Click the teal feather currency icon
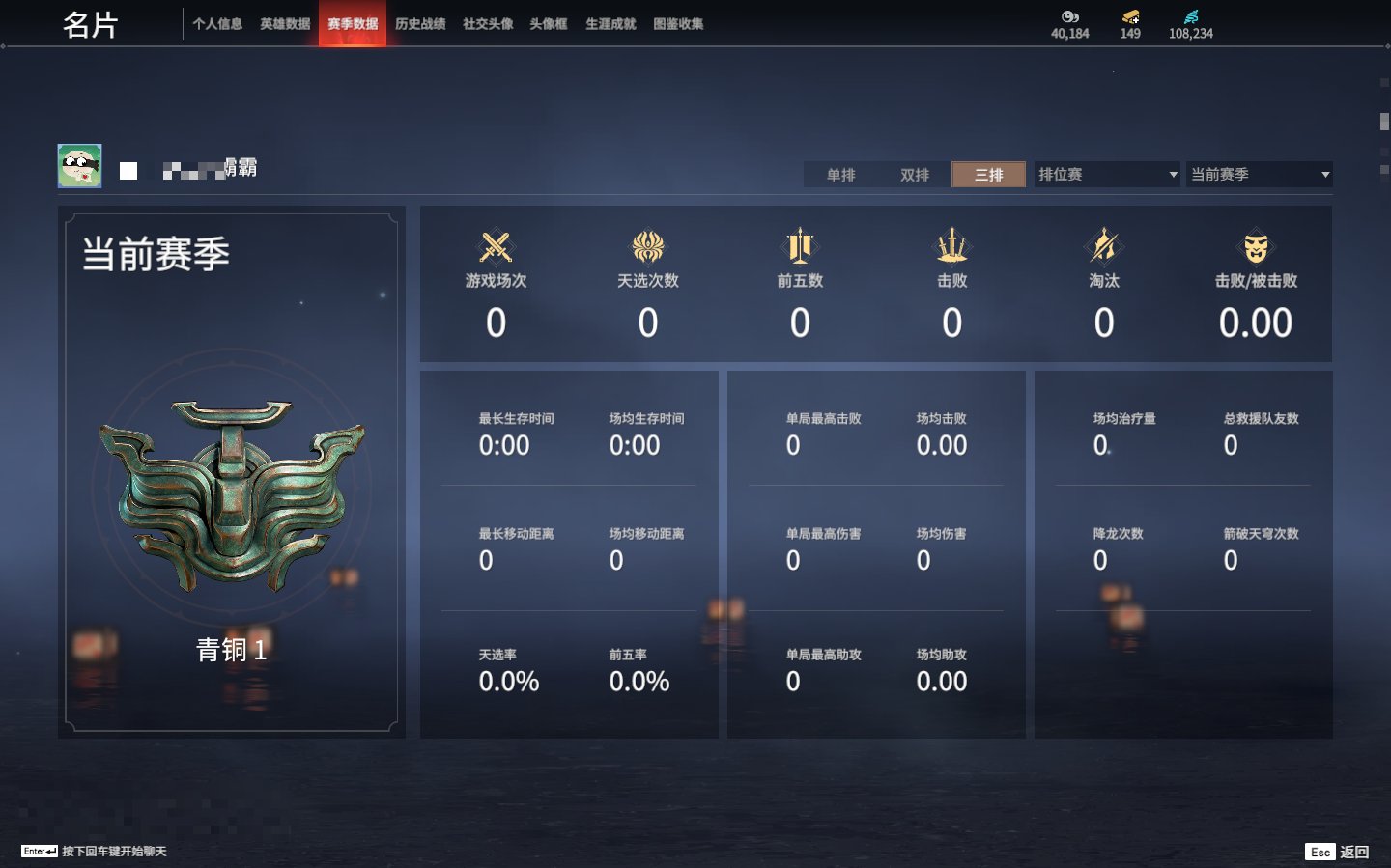1391x868 pixels. pyautogui.click(x=1191, y=16)
